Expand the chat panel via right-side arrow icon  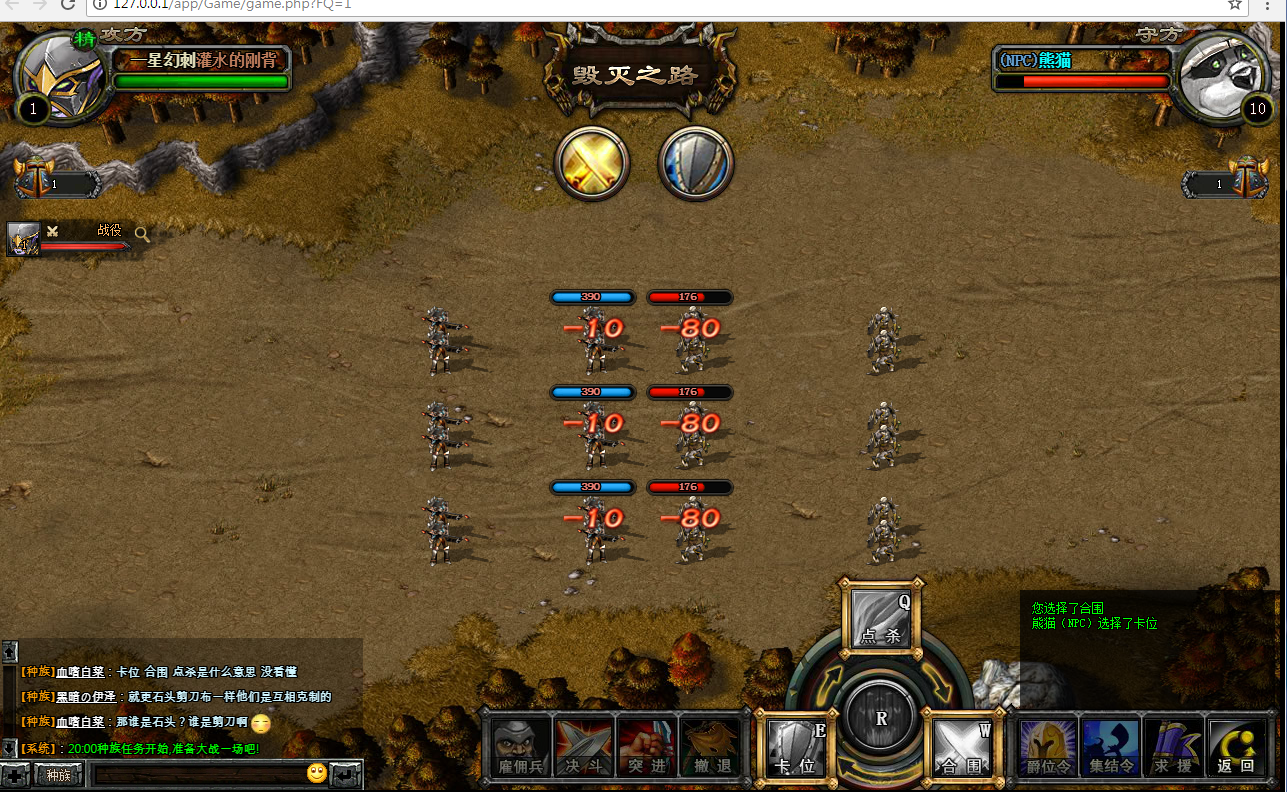click(343, 772)
